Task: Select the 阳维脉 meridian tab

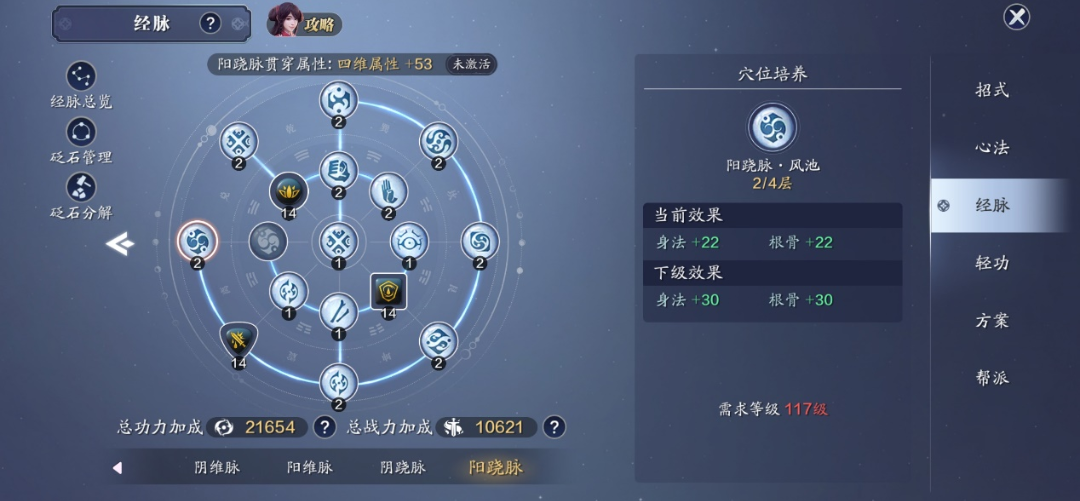Action: coord(310,467)
